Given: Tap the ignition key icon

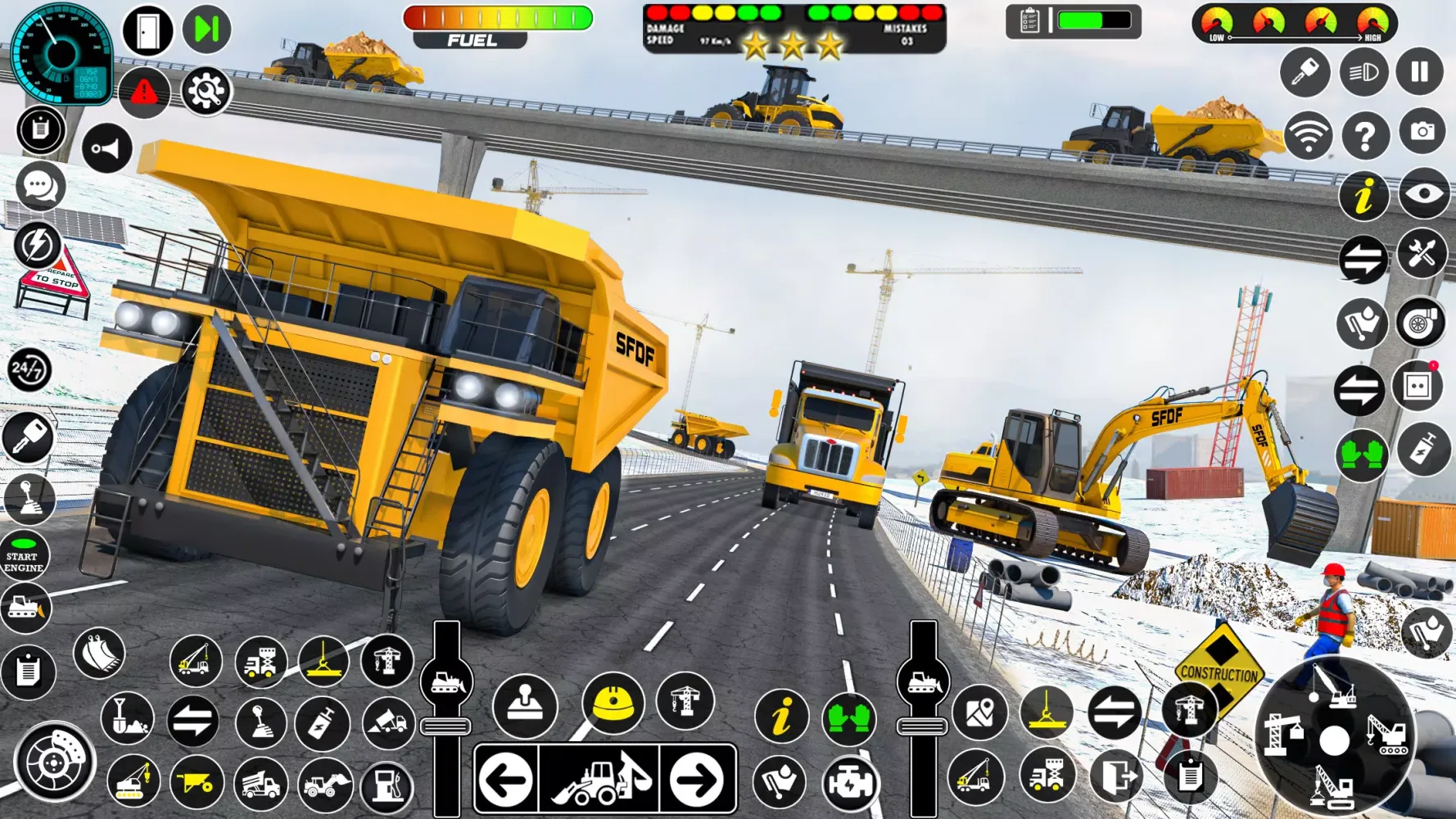Looking at the screenshot, I should 1305,72.
